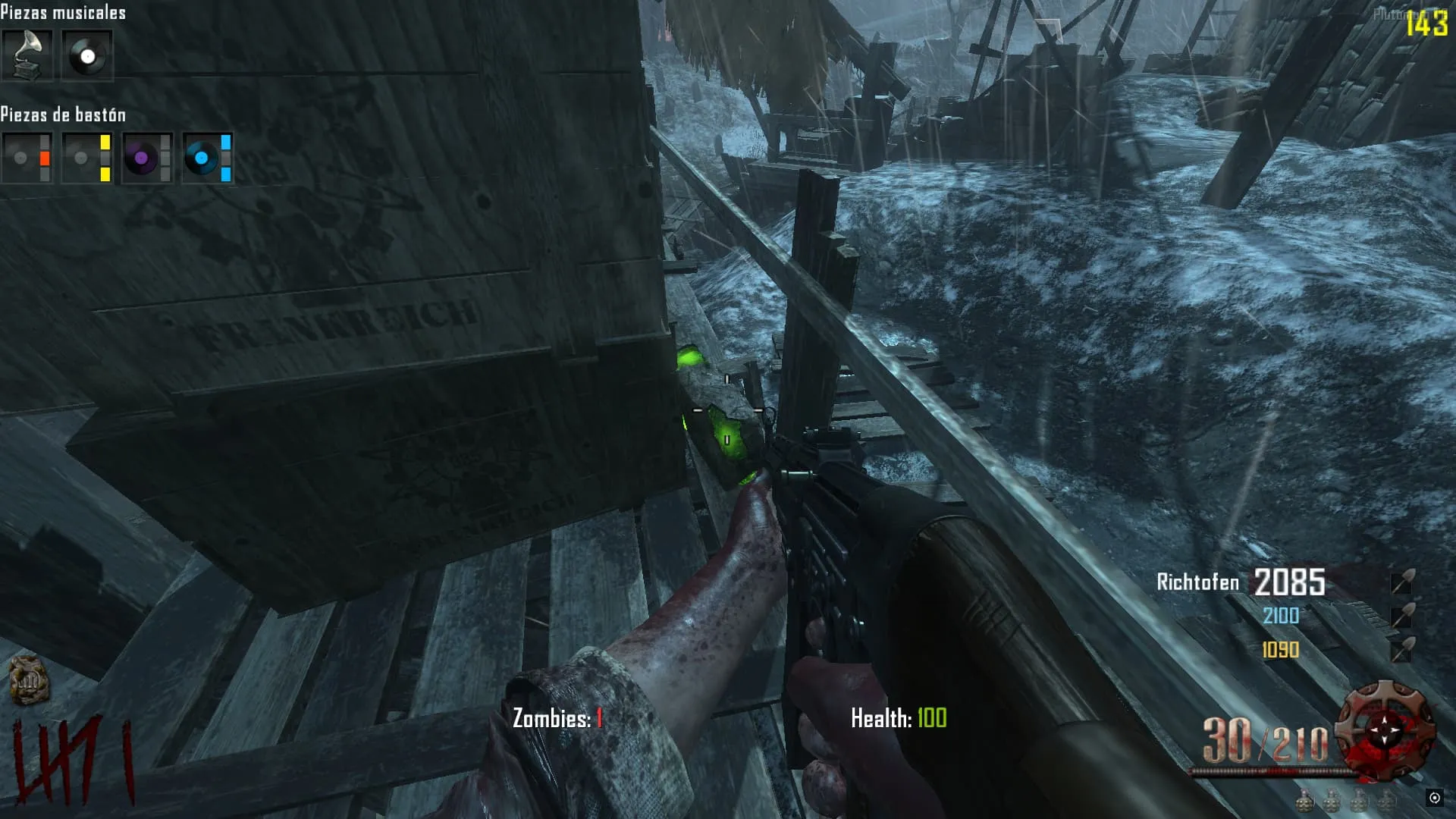Click the stone fist tablet icon
The height and width of the screenshot is (819, 1456).
pos(29,679)
